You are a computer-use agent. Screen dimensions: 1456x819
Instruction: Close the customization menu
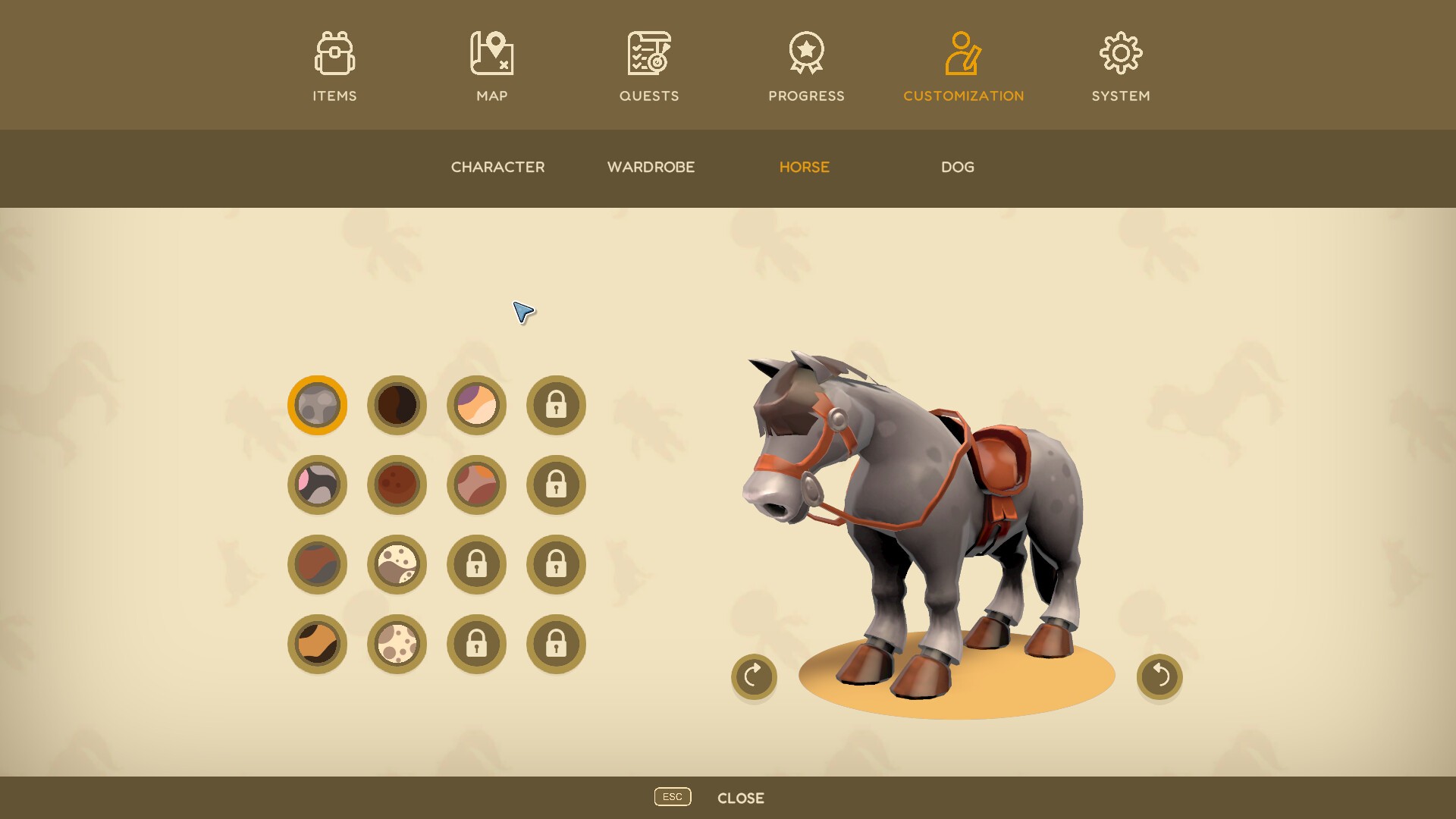(740, 798)
